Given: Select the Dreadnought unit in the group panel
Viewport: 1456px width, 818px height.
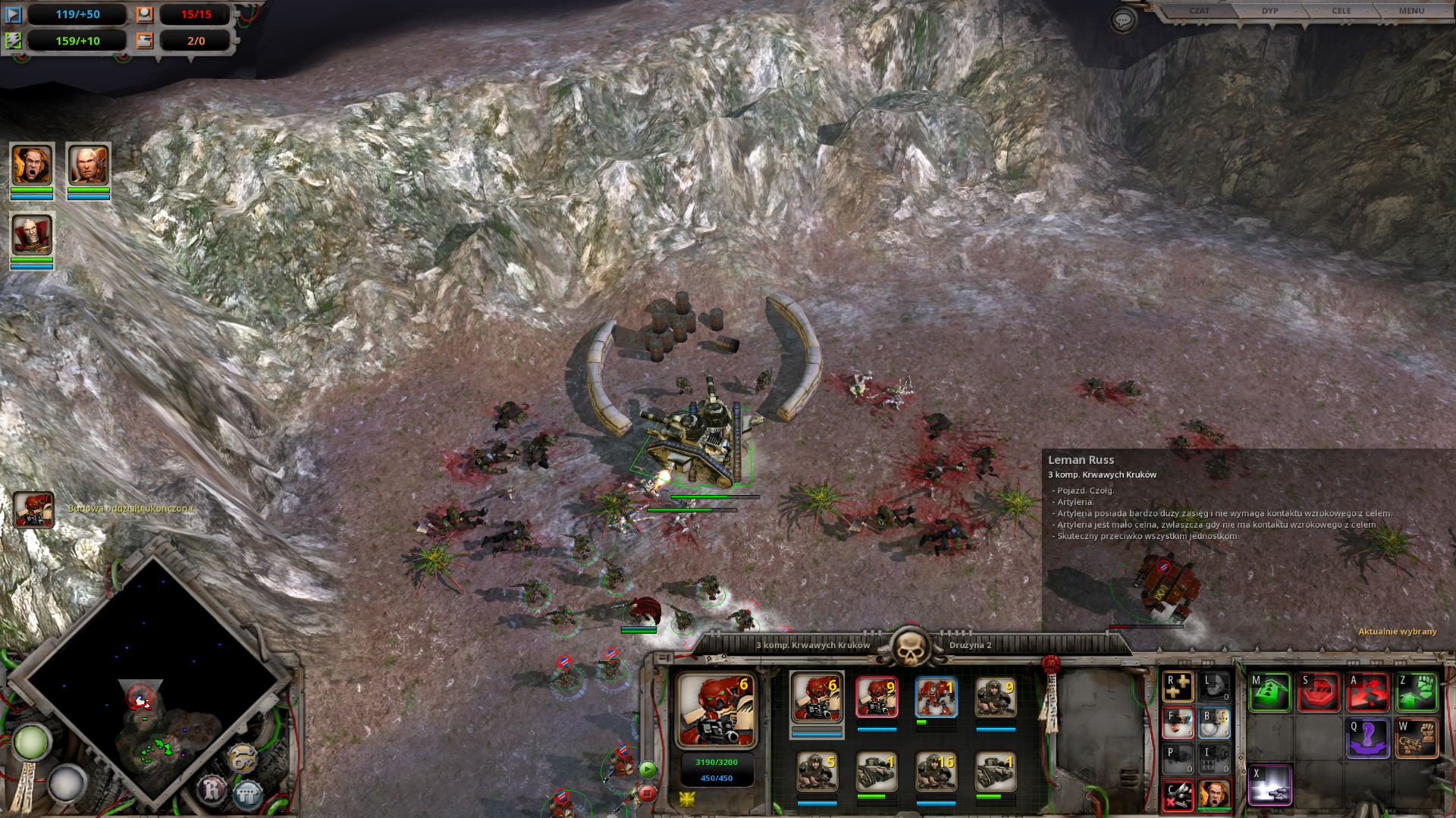Looking at the screenshot, I should [x=936, y=697].
